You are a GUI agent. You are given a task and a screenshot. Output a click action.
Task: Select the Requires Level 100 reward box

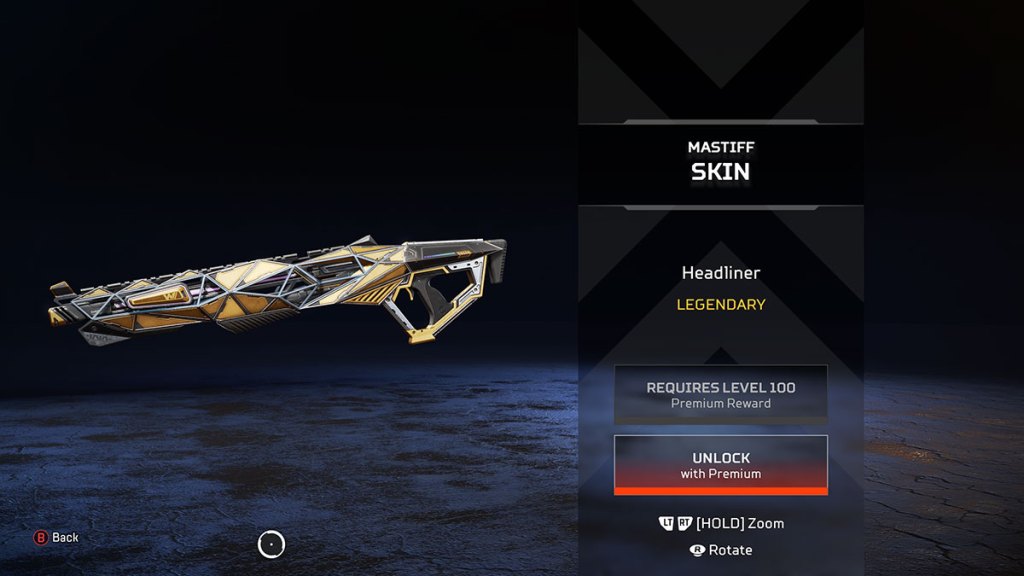(x=720, y=394)
